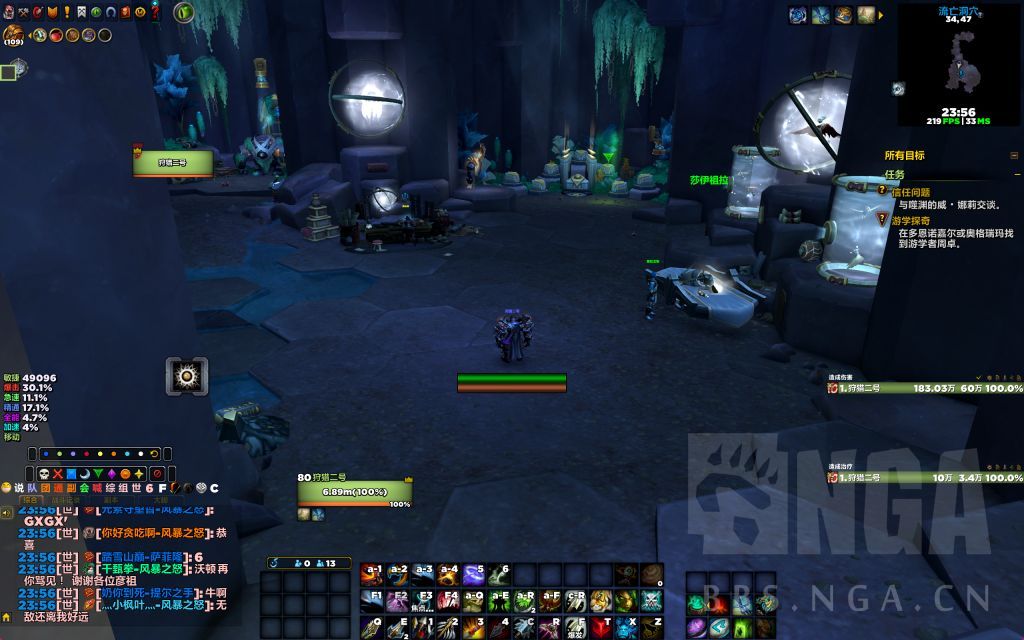Open the backpack bag icon showing 109
Screen dimensions: 1024x640
click(x=14, y=36)
